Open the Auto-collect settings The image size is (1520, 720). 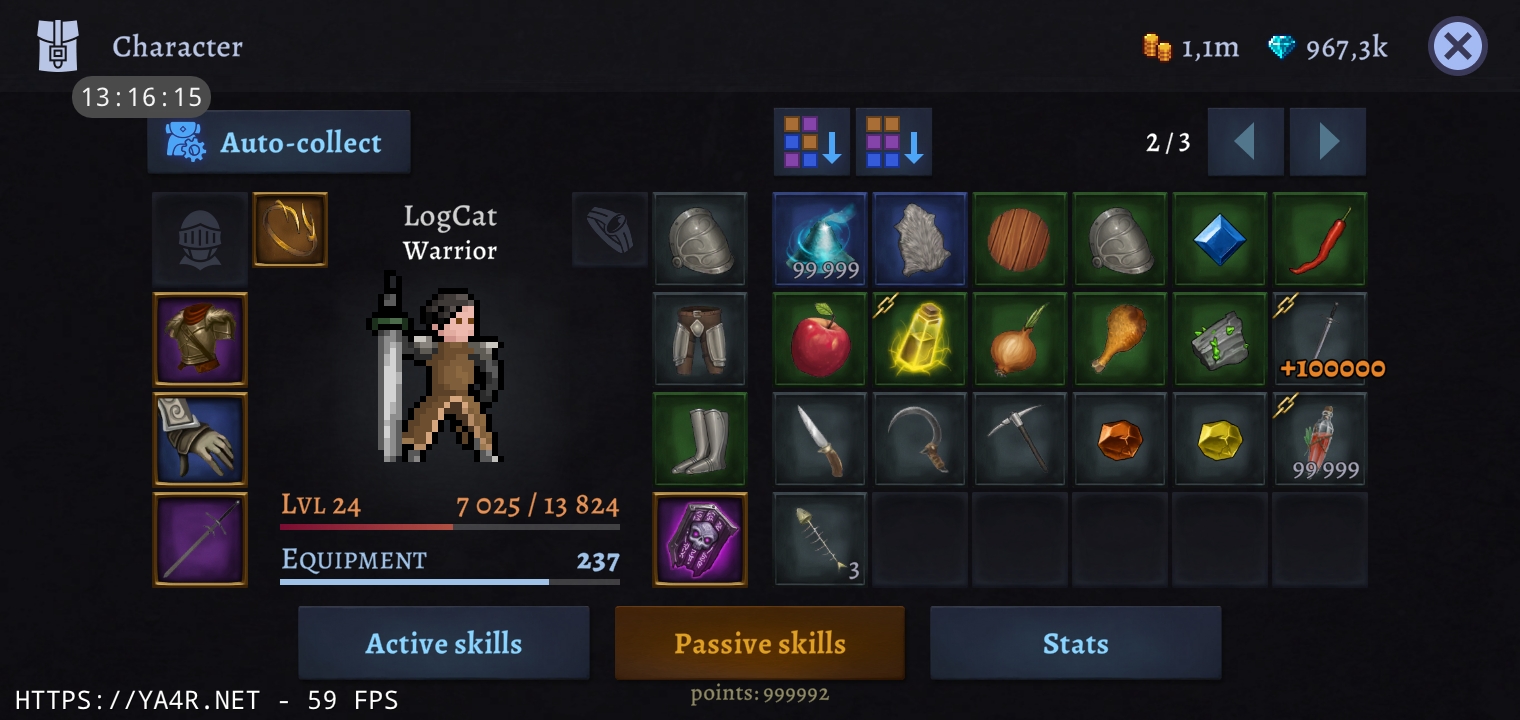tap(279, 143)
